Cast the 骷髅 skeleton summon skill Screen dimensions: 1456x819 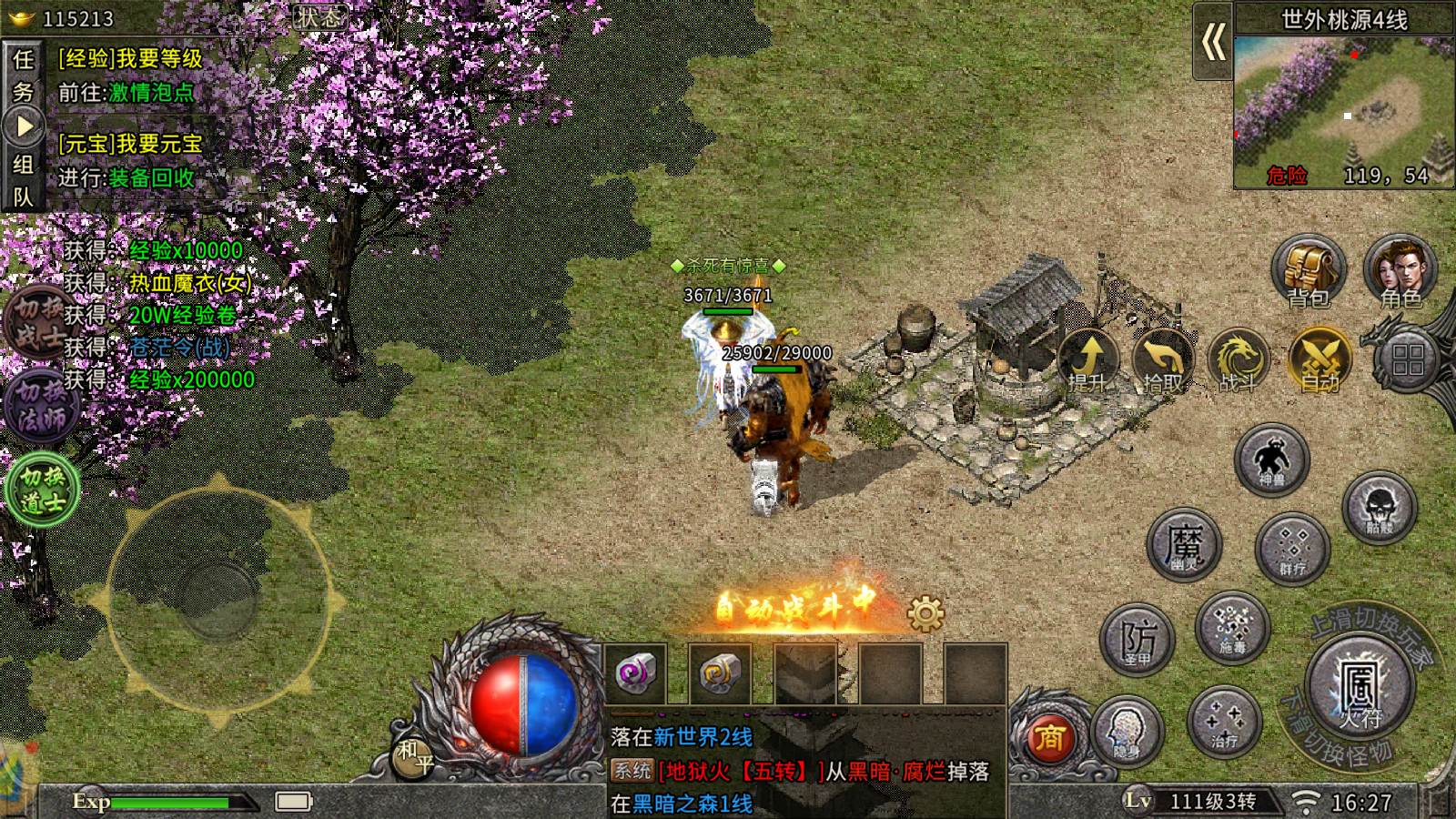pos(1379,508)
